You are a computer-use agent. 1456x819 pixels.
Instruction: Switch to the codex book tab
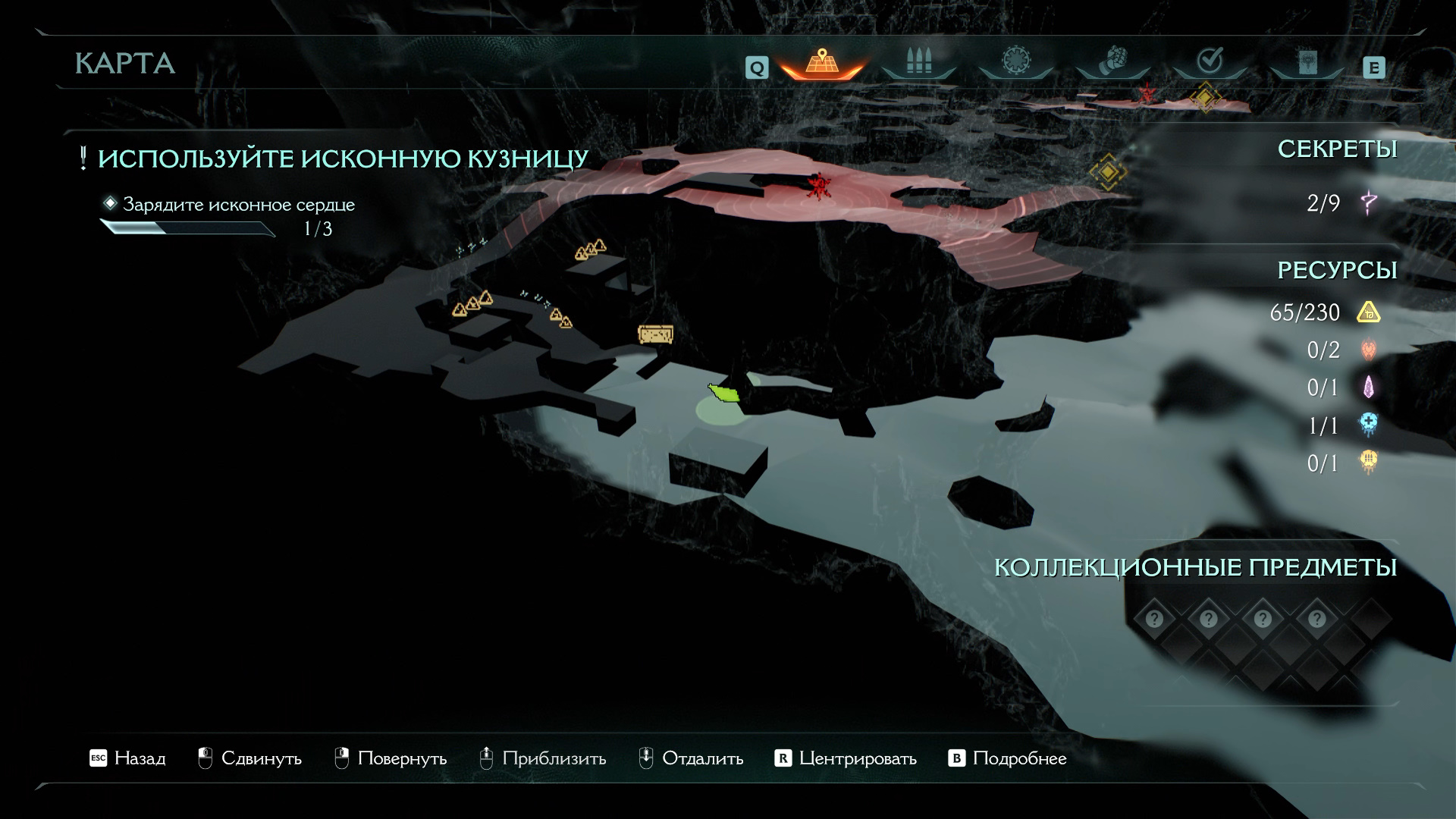[x=1307, y=63]
